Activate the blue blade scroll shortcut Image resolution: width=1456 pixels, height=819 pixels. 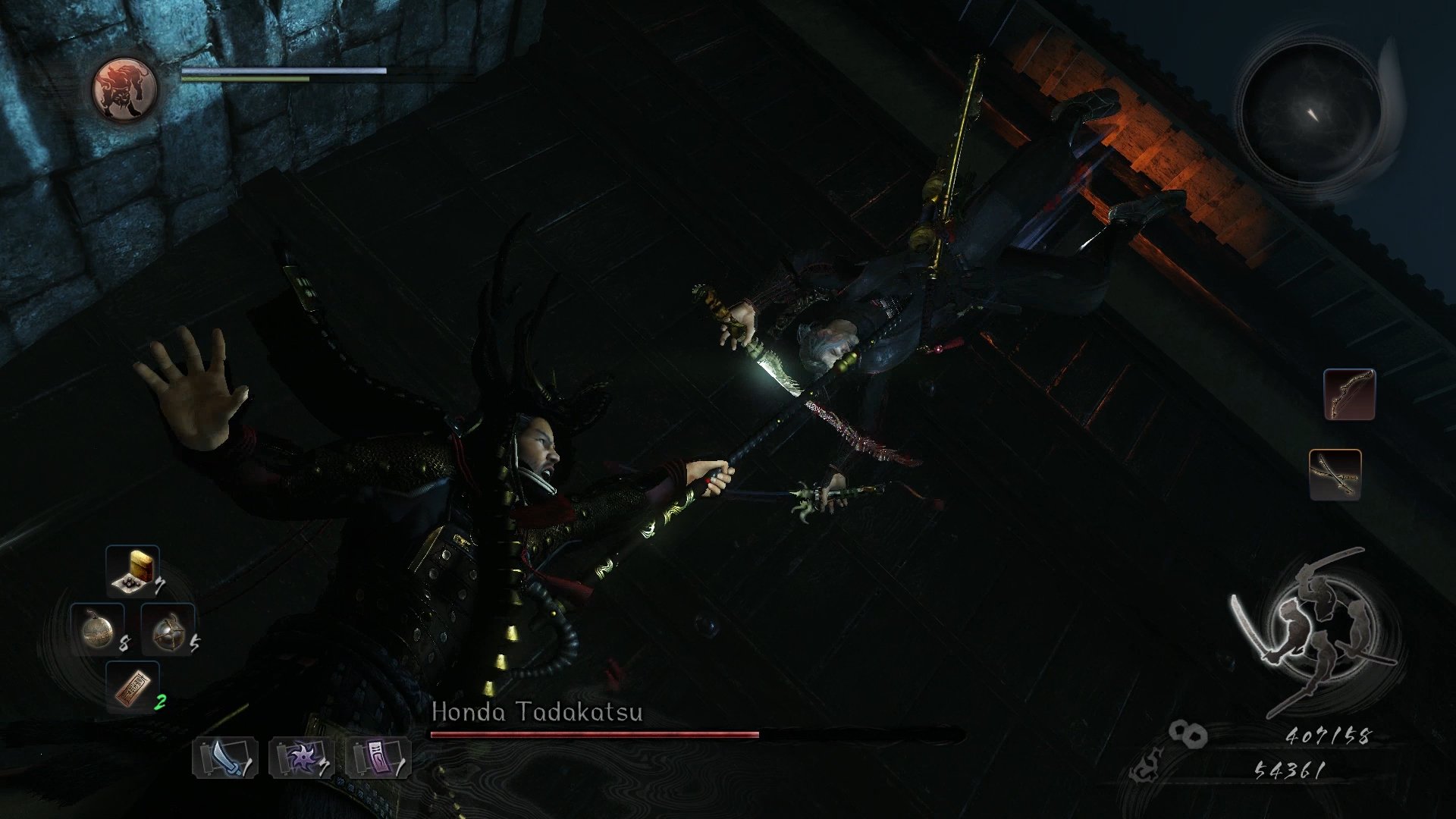(x=225, y=758)
